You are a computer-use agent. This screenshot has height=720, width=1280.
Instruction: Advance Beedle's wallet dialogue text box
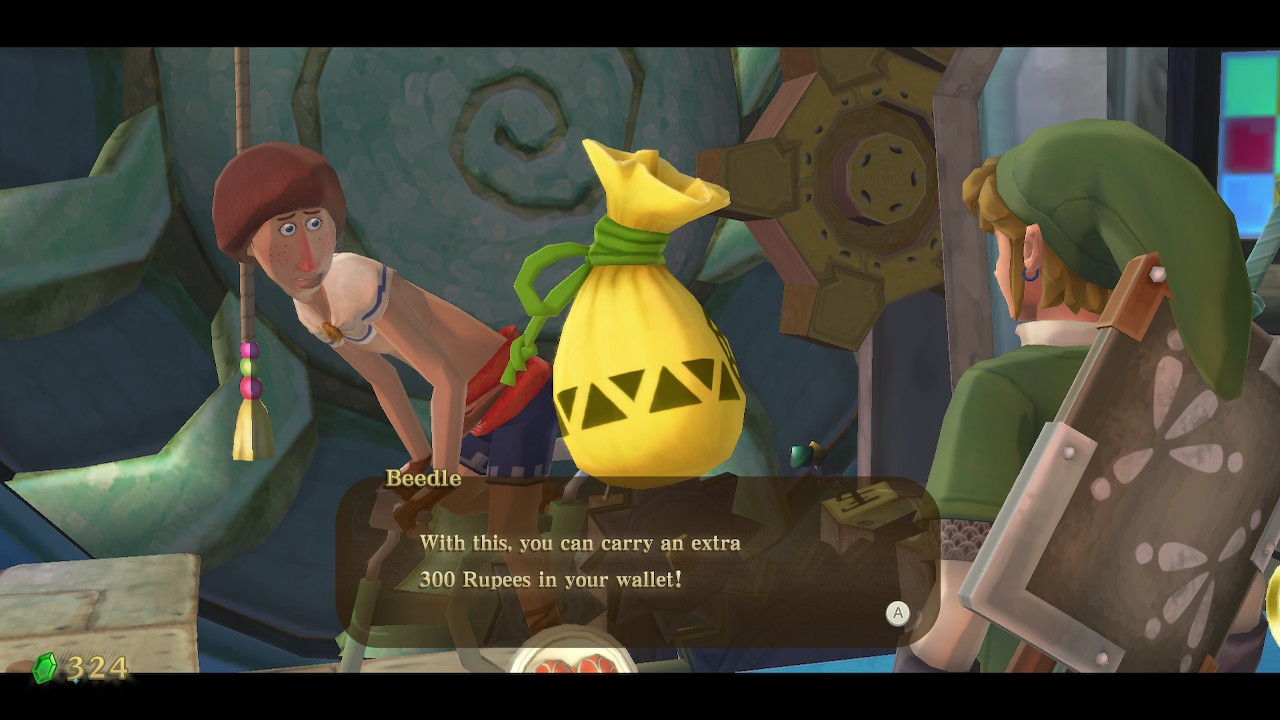point(897,613)
